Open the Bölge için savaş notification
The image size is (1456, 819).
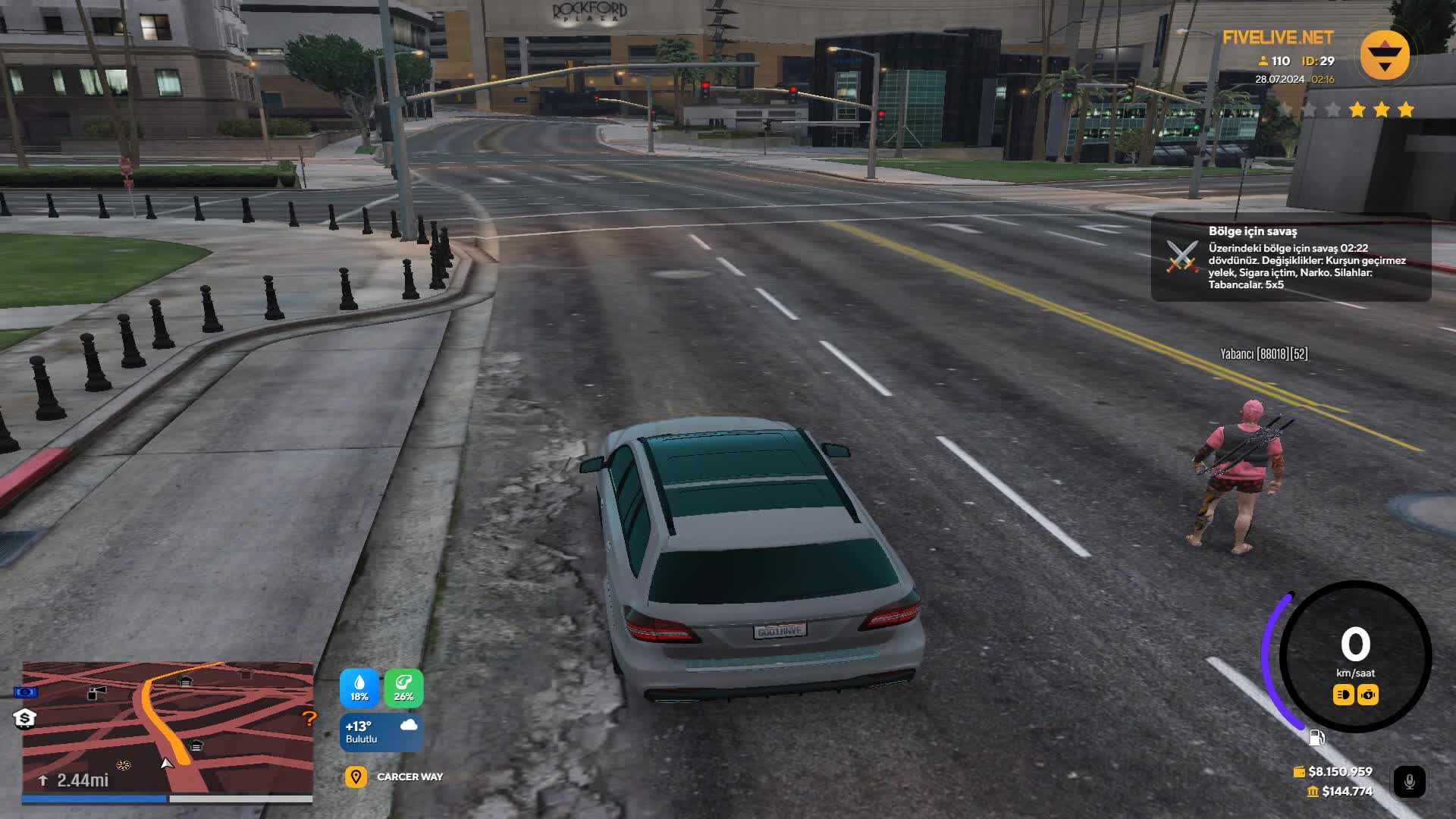[1291, 258]
